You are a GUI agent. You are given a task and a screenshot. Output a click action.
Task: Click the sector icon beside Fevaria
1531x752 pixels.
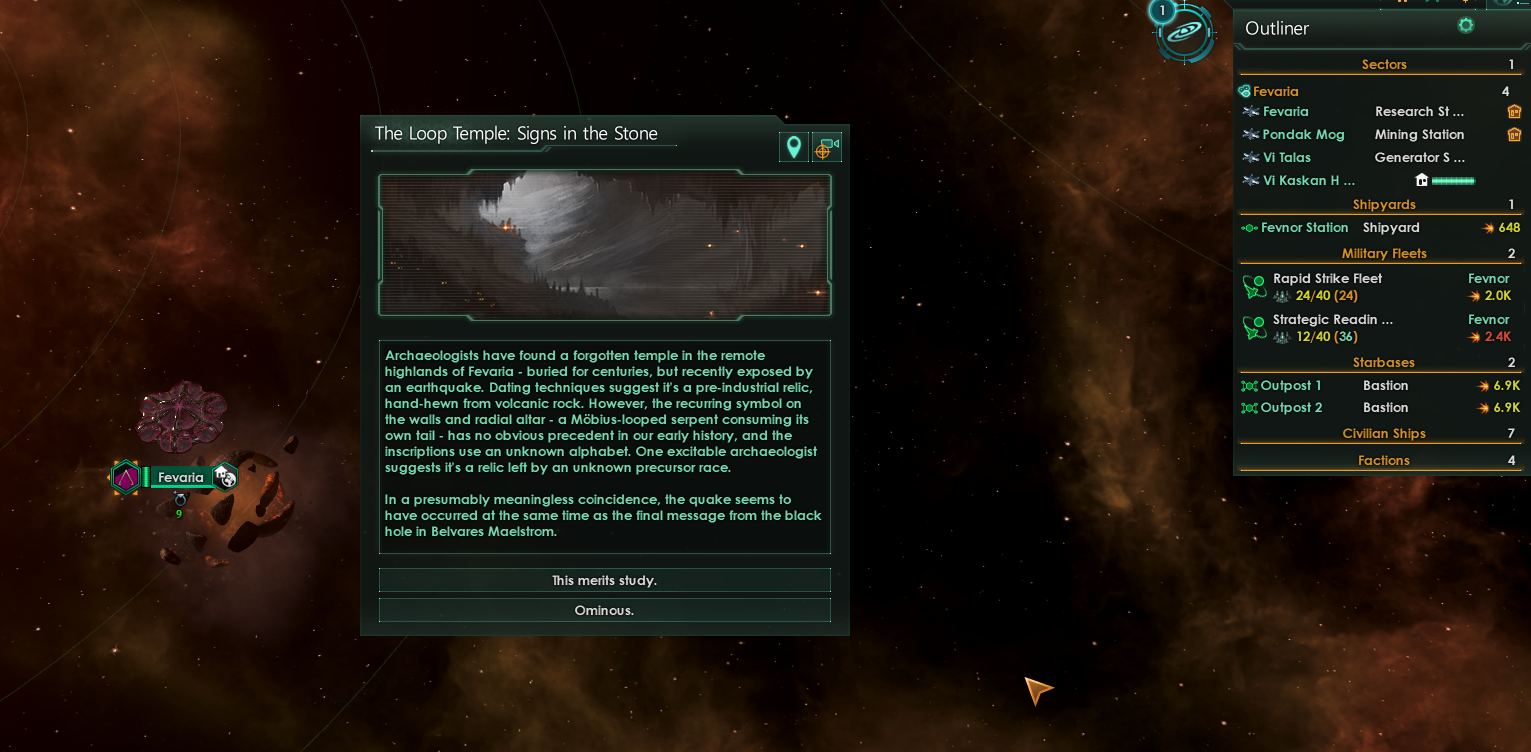pyautogui.click(x=1243, y=90)
